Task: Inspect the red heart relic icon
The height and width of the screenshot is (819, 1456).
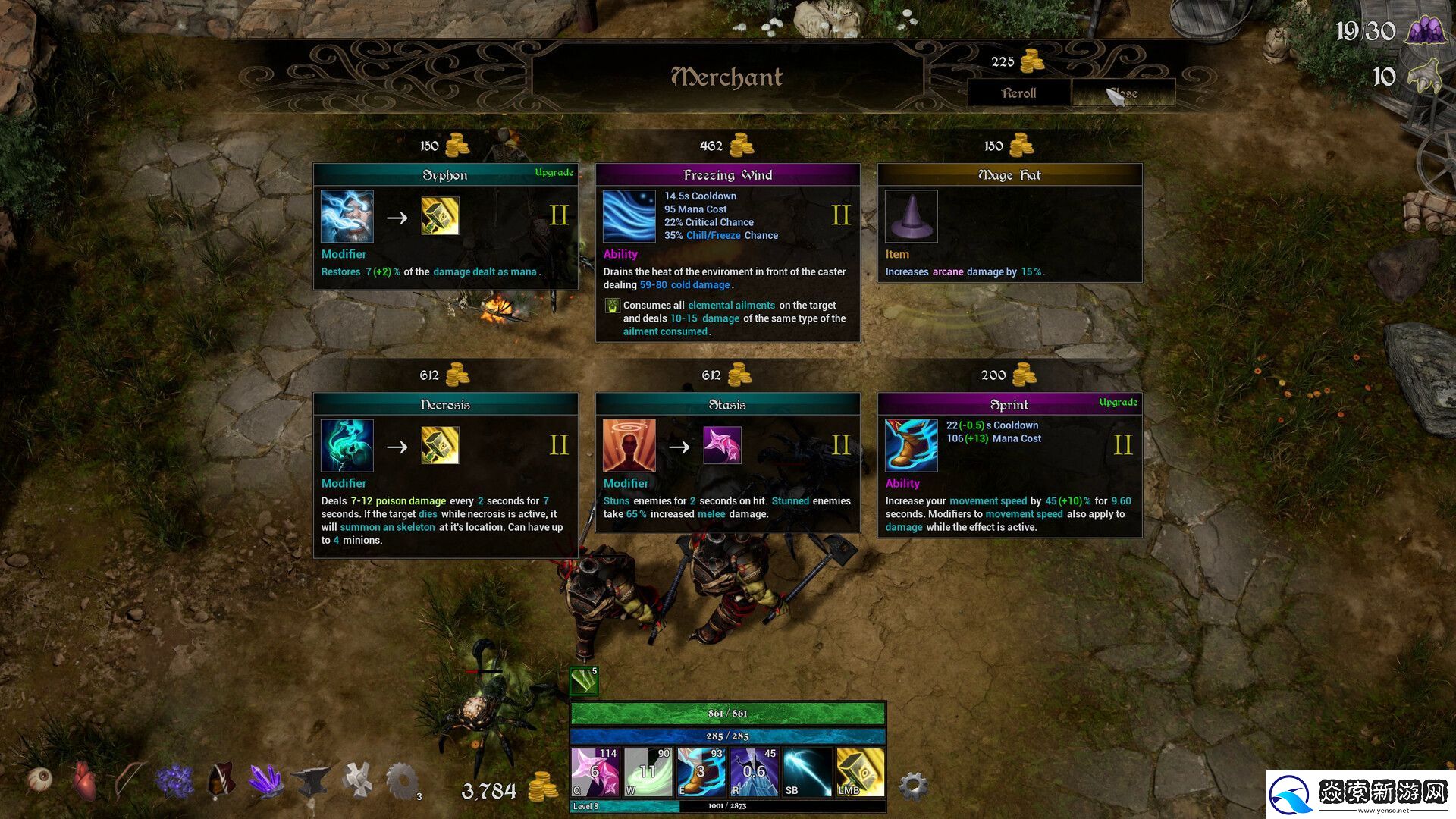Action: pyautogui.click(x=84, y=780)
